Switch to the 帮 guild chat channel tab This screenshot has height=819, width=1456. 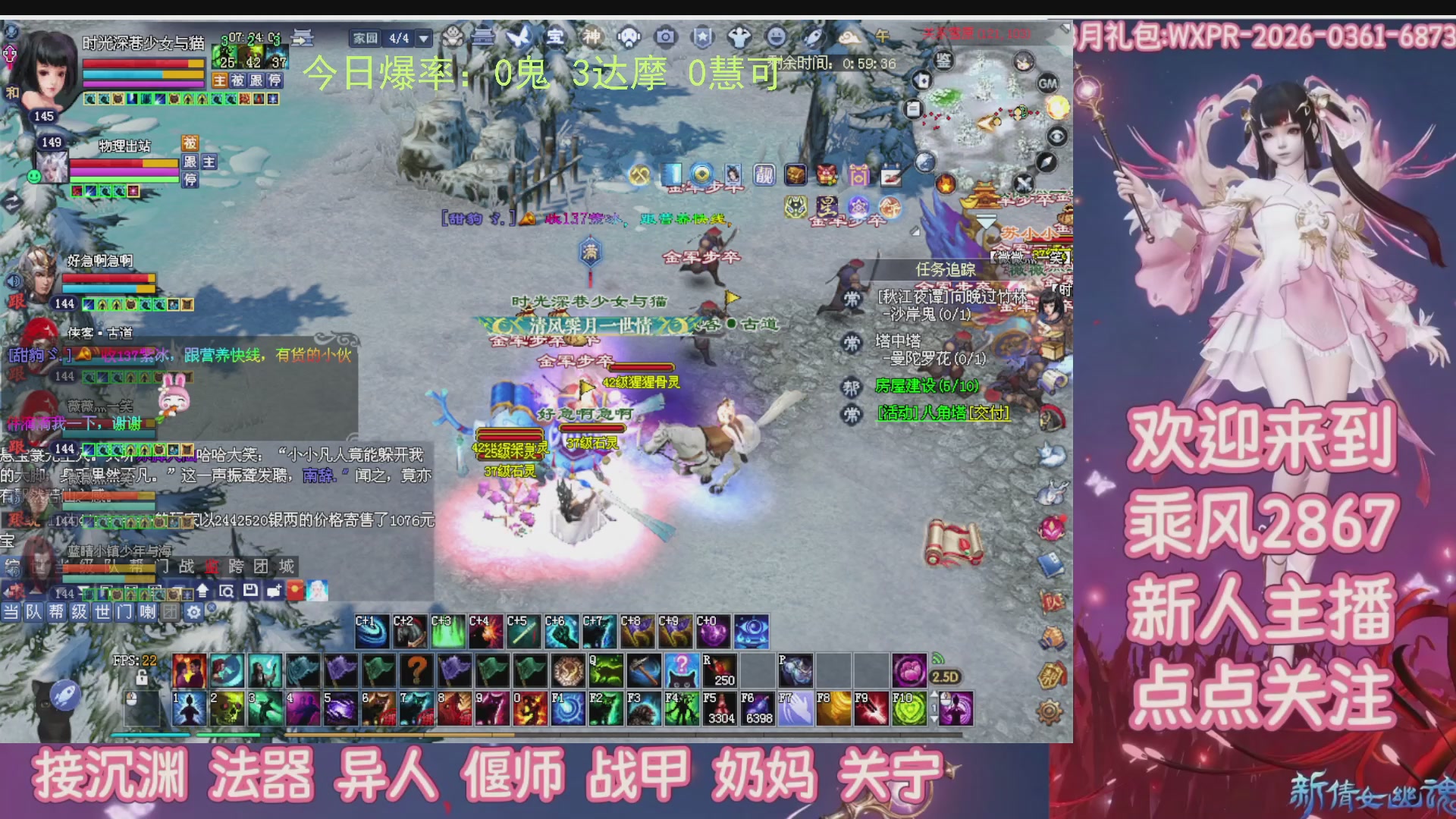coord(56,612)
